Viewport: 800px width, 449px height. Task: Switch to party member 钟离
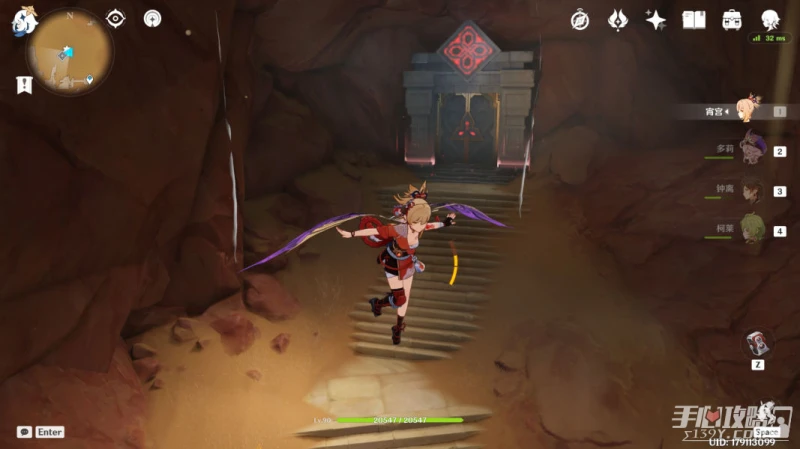pyautogui.click(x=752, y=190)
